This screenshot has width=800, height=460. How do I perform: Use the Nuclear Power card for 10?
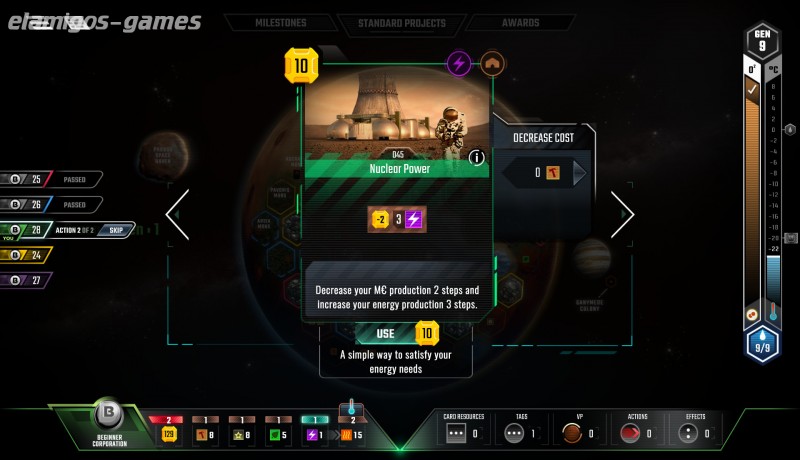click(397, 333)
